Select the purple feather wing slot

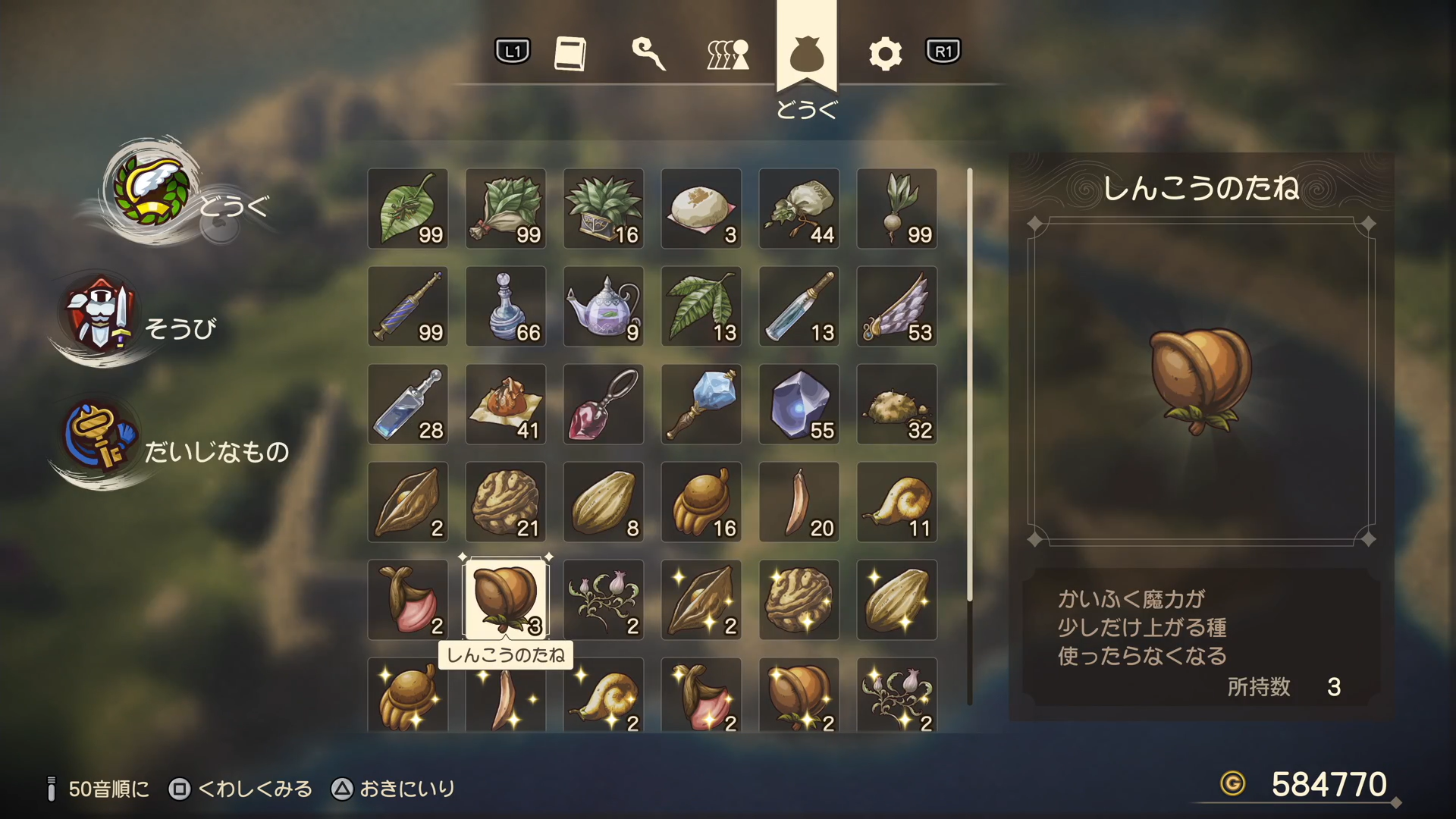897,306
